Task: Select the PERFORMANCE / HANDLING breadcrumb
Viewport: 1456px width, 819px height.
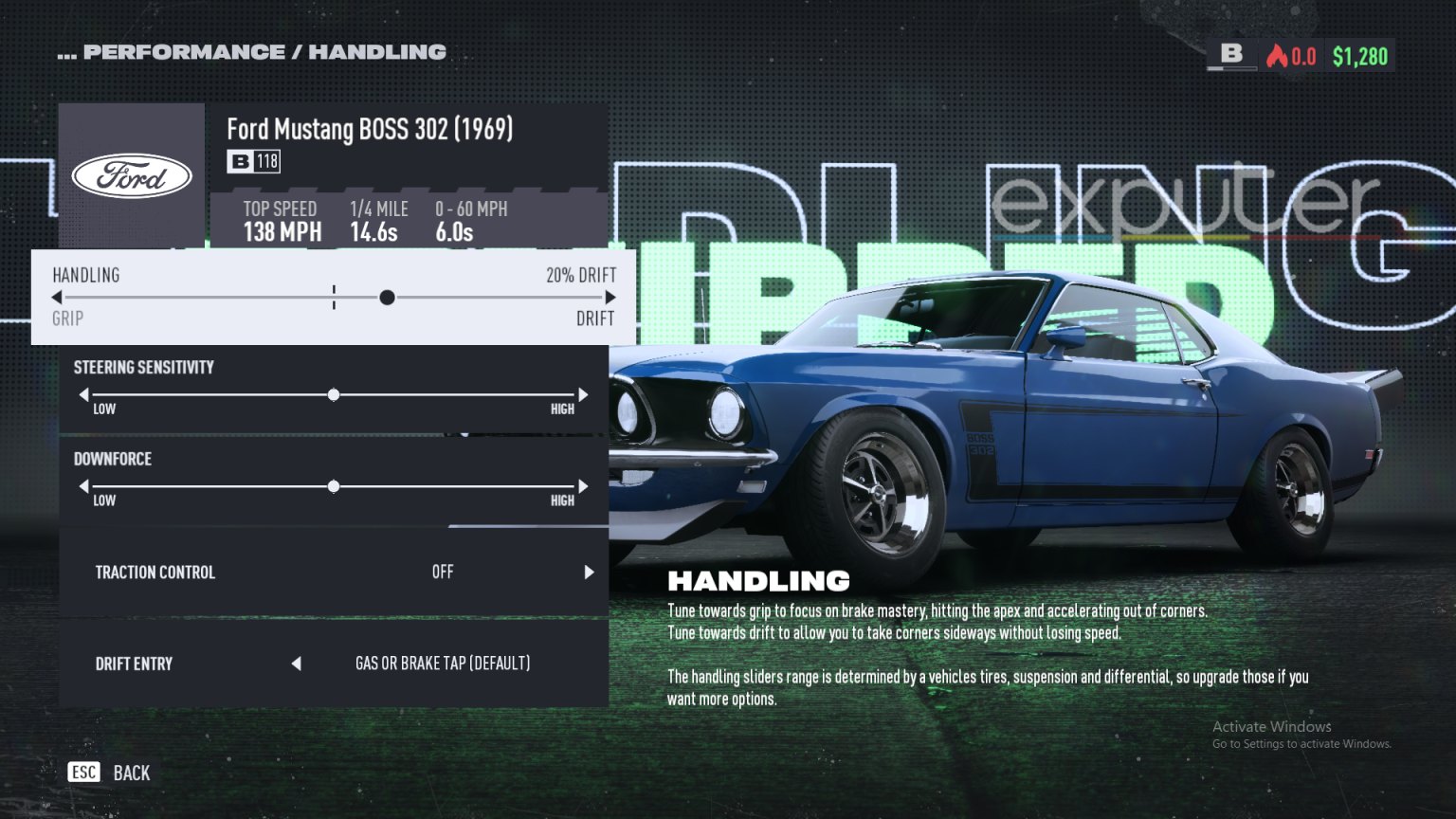Action: click(265, 51)
